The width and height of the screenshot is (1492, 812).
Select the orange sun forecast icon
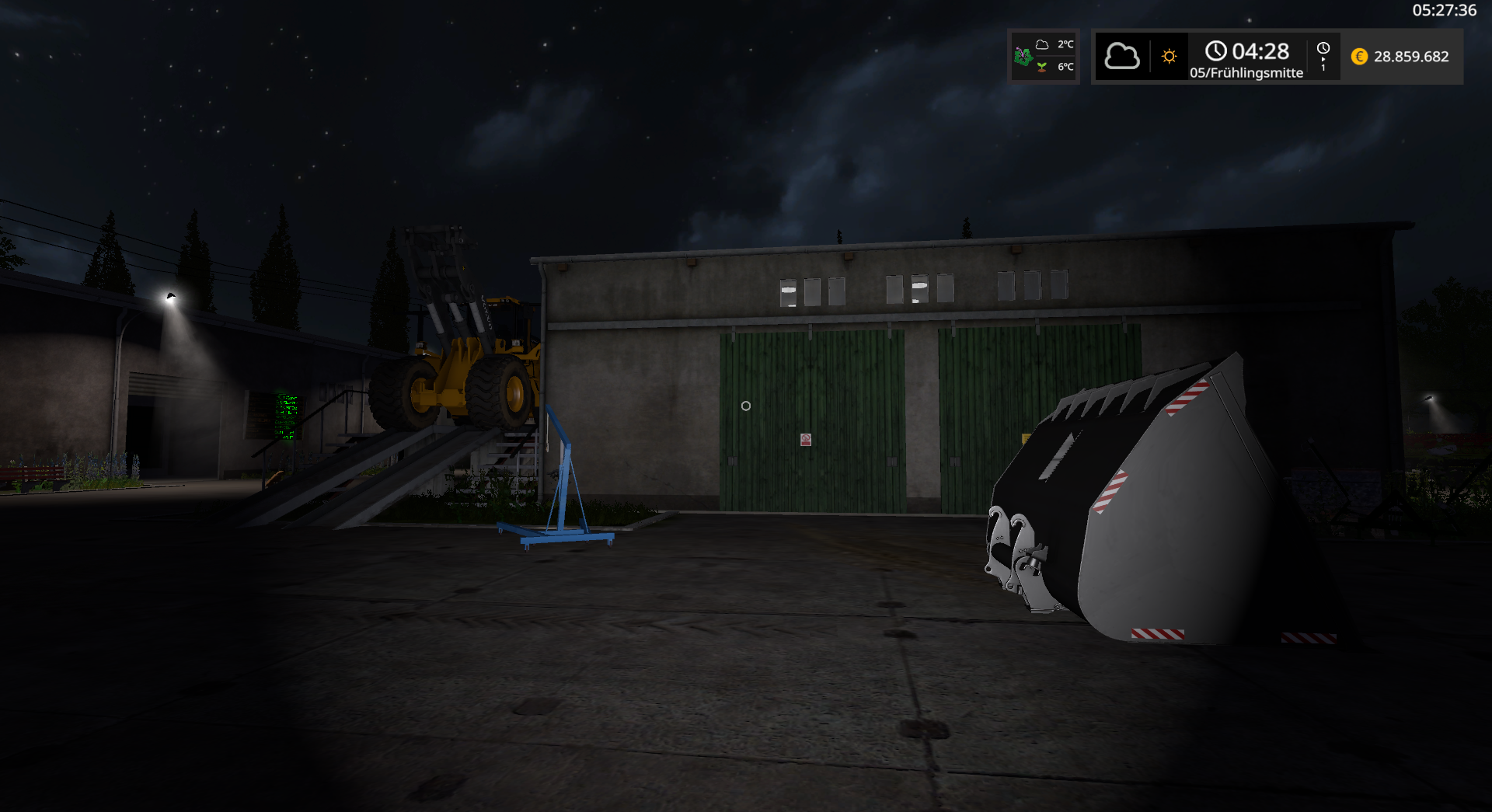pyautogui.click(x=1169, y=57)
